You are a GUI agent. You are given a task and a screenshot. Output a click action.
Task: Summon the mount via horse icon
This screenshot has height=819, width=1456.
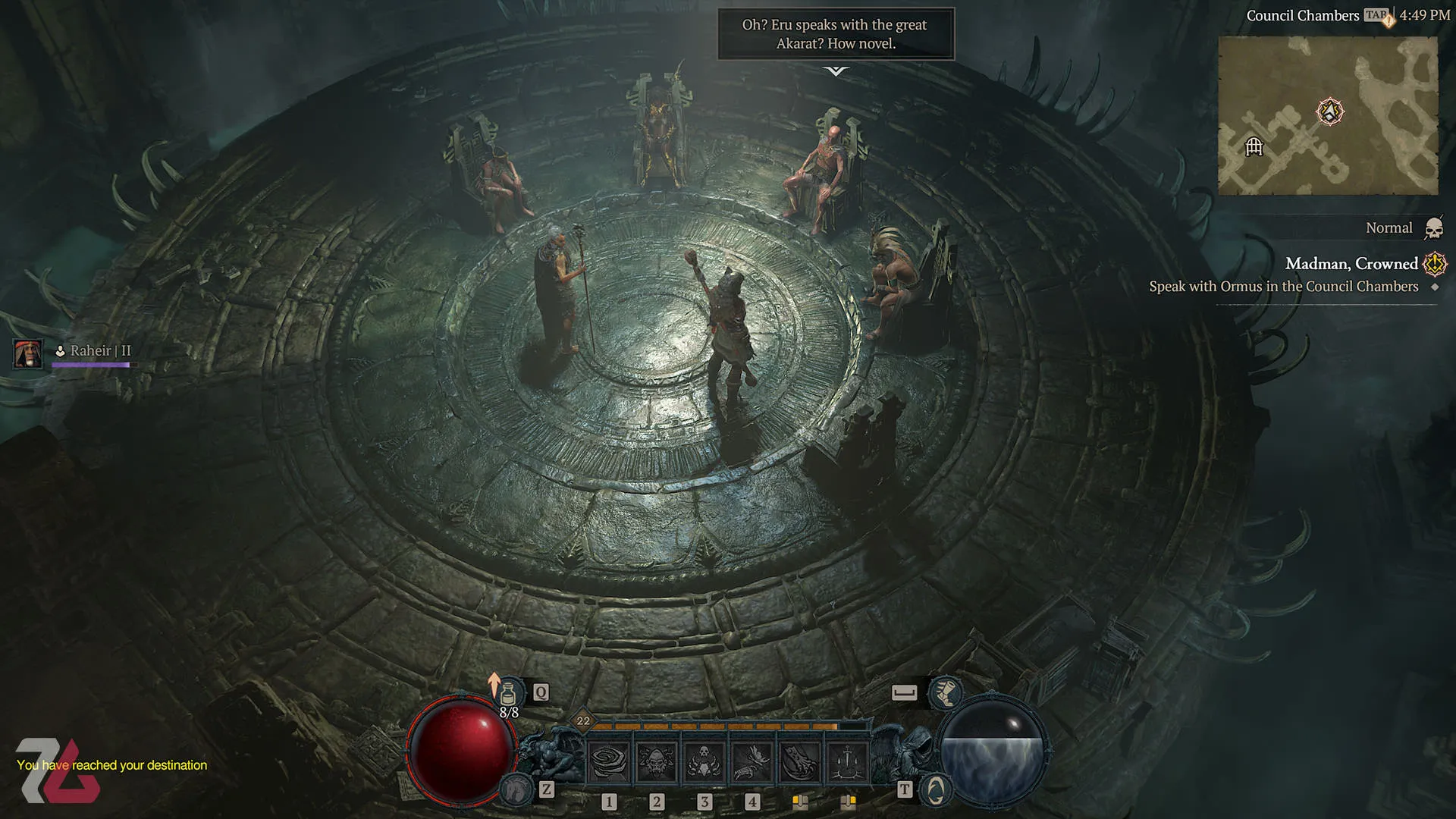point(518,790)
